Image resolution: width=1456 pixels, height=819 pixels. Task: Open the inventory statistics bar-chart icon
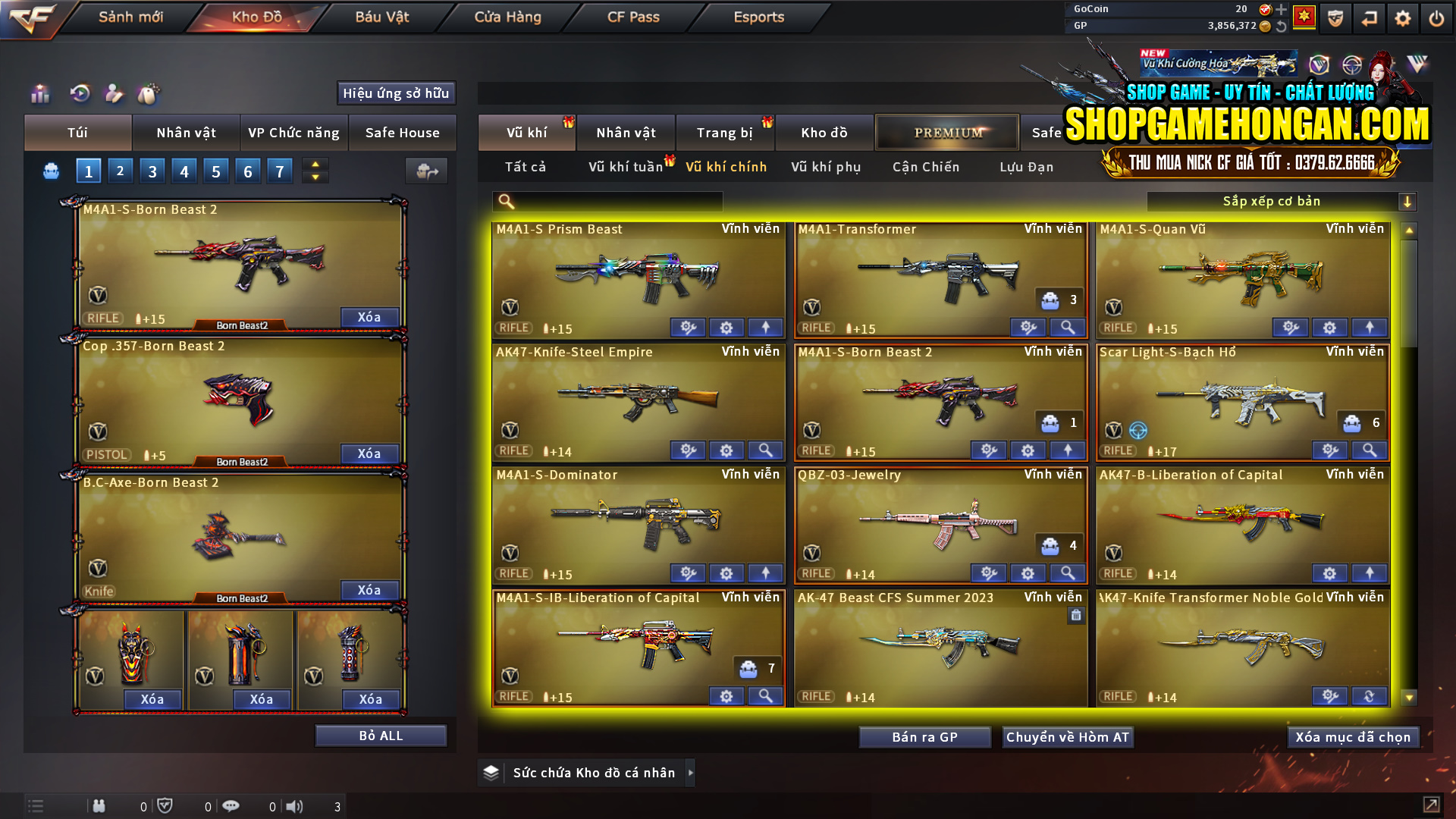[x=39, y=94]
